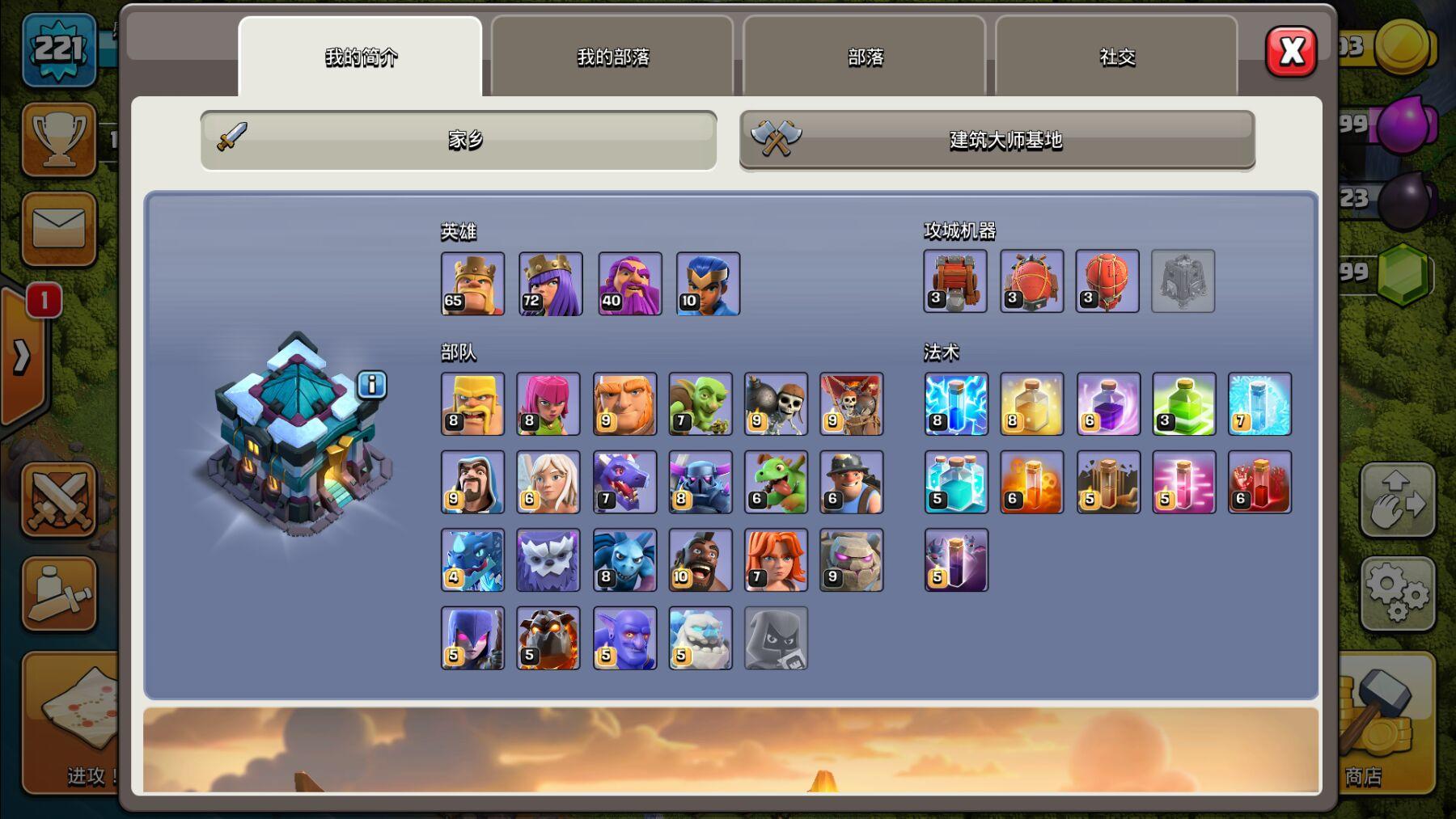Select the P.E.K.K.A troop icon
The width and height of the screenshot is (1456, 819).
(700, 483)
